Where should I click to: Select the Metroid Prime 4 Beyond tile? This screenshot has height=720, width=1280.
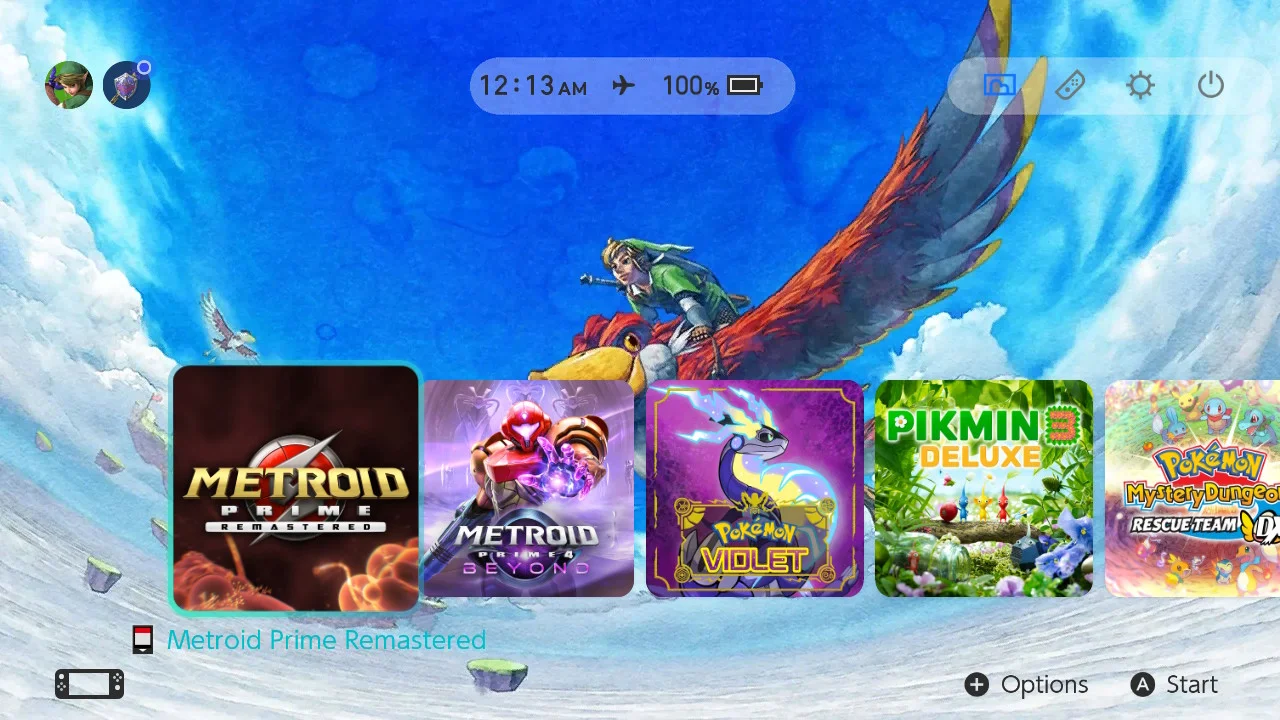[x=528, y=488]
